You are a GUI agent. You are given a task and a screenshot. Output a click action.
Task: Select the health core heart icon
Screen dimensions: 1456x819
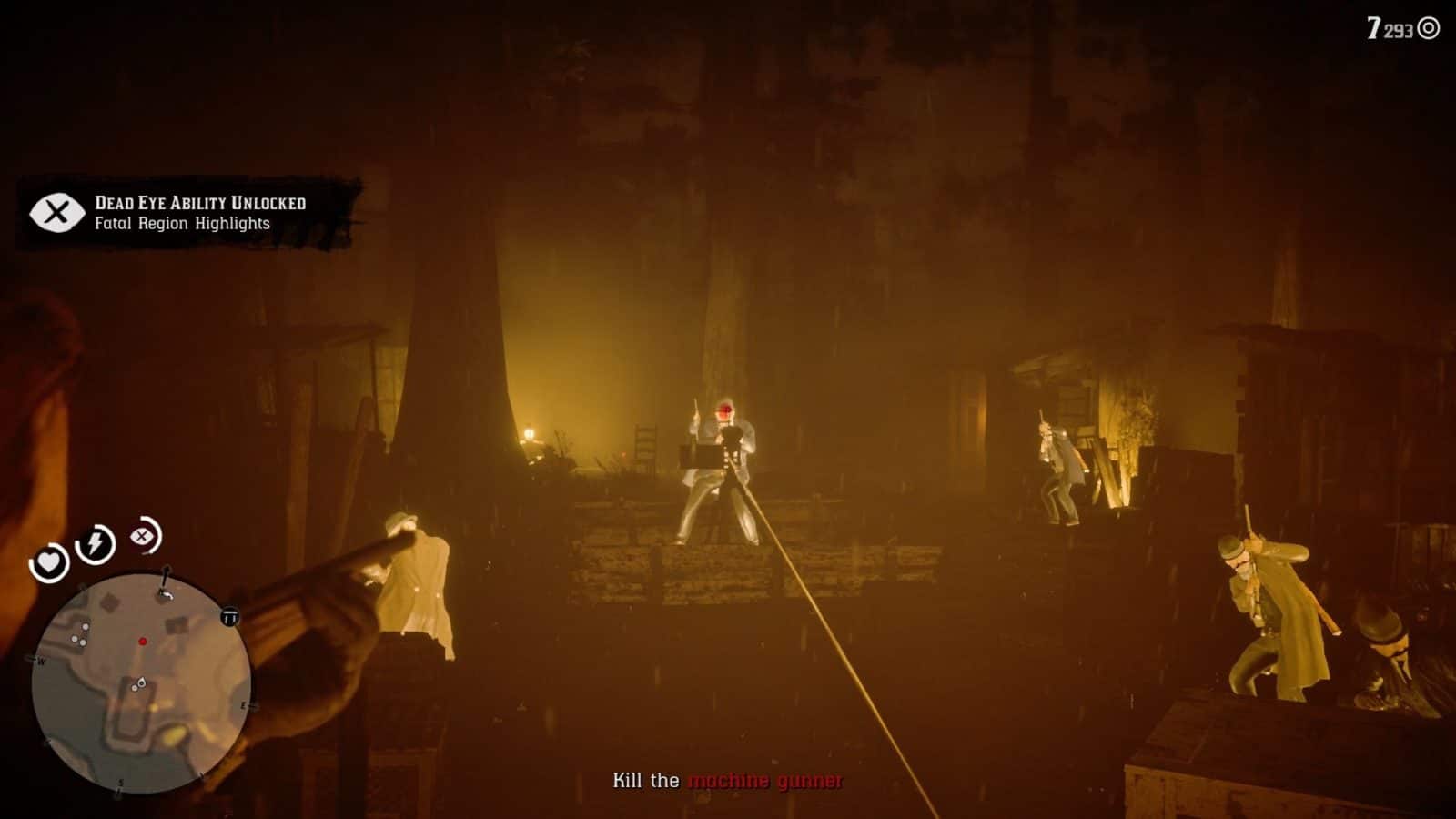tap(50, 562)
